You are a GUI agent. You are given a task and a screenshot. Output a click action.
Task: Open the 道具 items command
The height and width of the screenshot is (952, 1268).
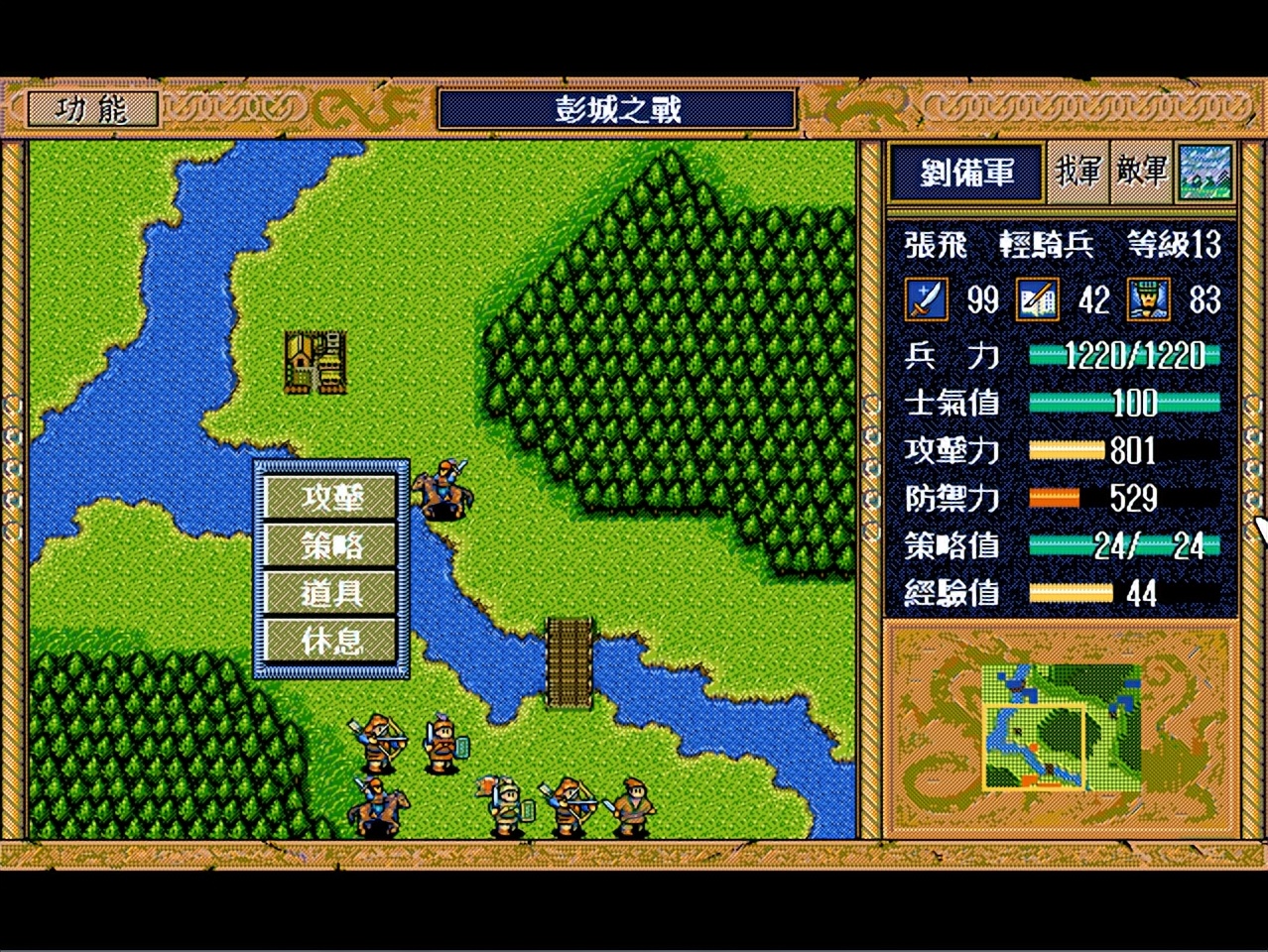[332, 592]
